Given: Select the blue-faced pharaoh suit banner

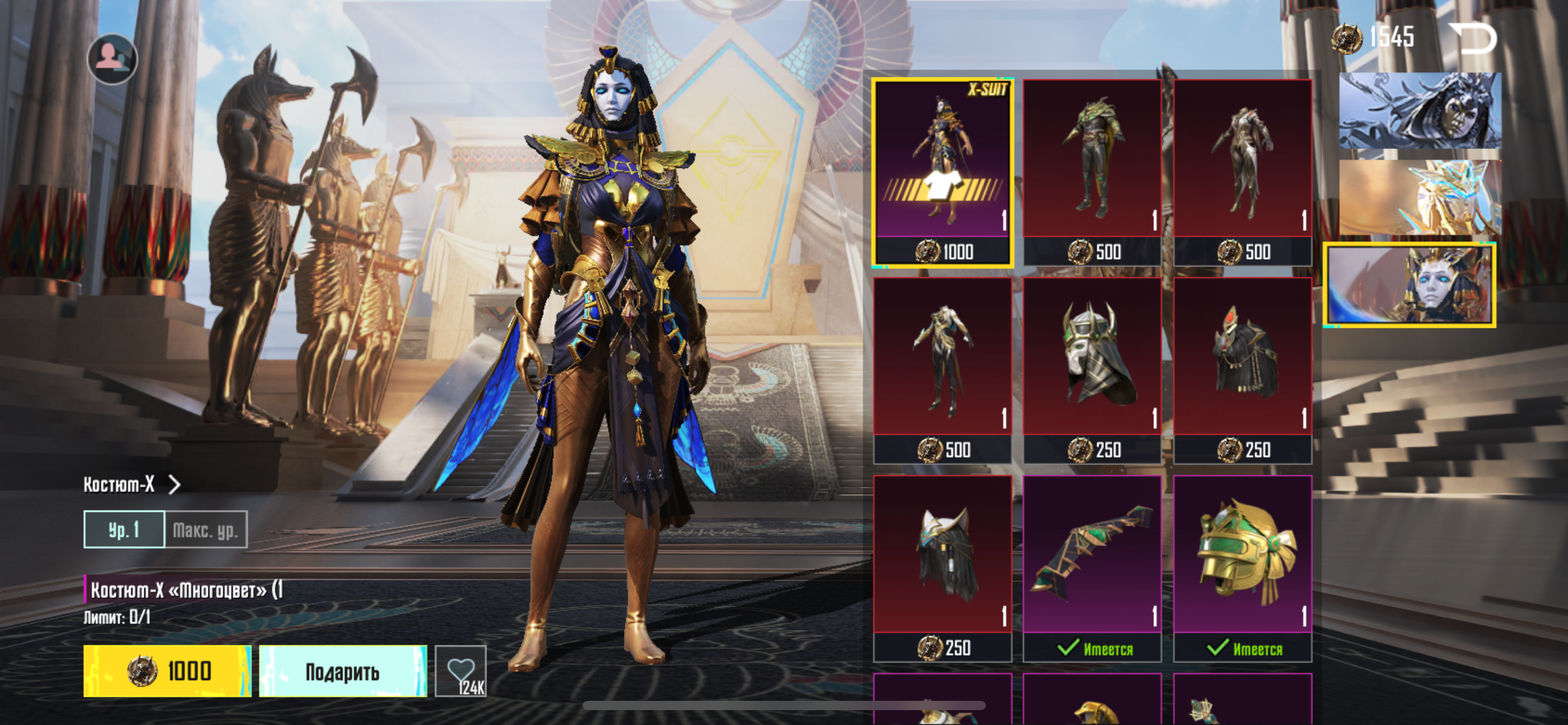Looking at the screenshot, I should [x=1409, y=284].
